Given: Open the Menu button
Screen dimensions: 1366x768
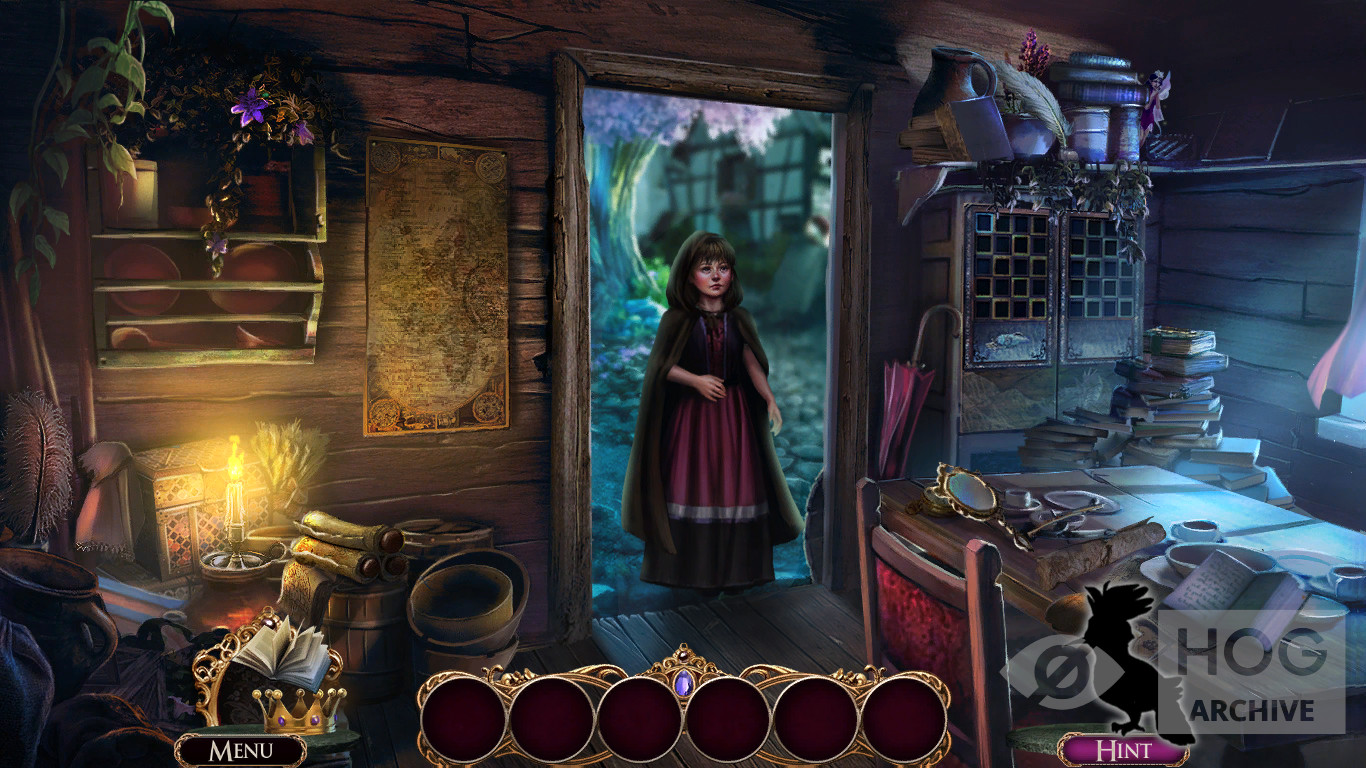Looking at the screenshot, I should (240, 750).
